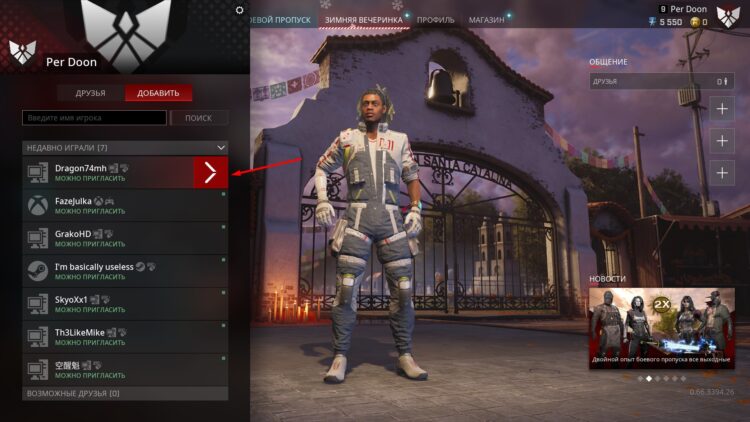Click the Per Doon wings emblem at top right
This screenshot has height=422, width=750.
728,15
